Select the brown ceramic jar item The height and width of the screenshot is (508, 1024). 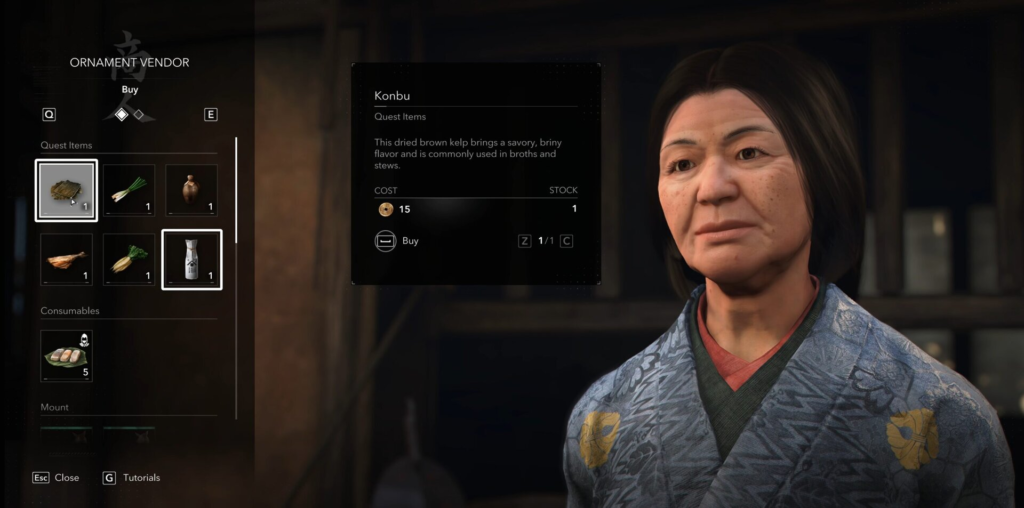[x=191, y=190]
